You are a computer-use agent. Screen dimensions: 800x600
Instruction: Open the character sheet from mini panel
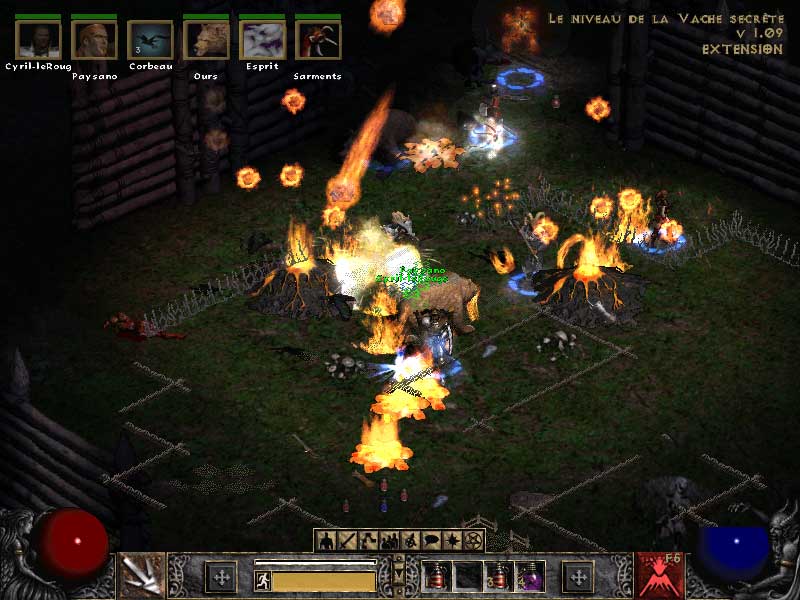pos(326,541)
